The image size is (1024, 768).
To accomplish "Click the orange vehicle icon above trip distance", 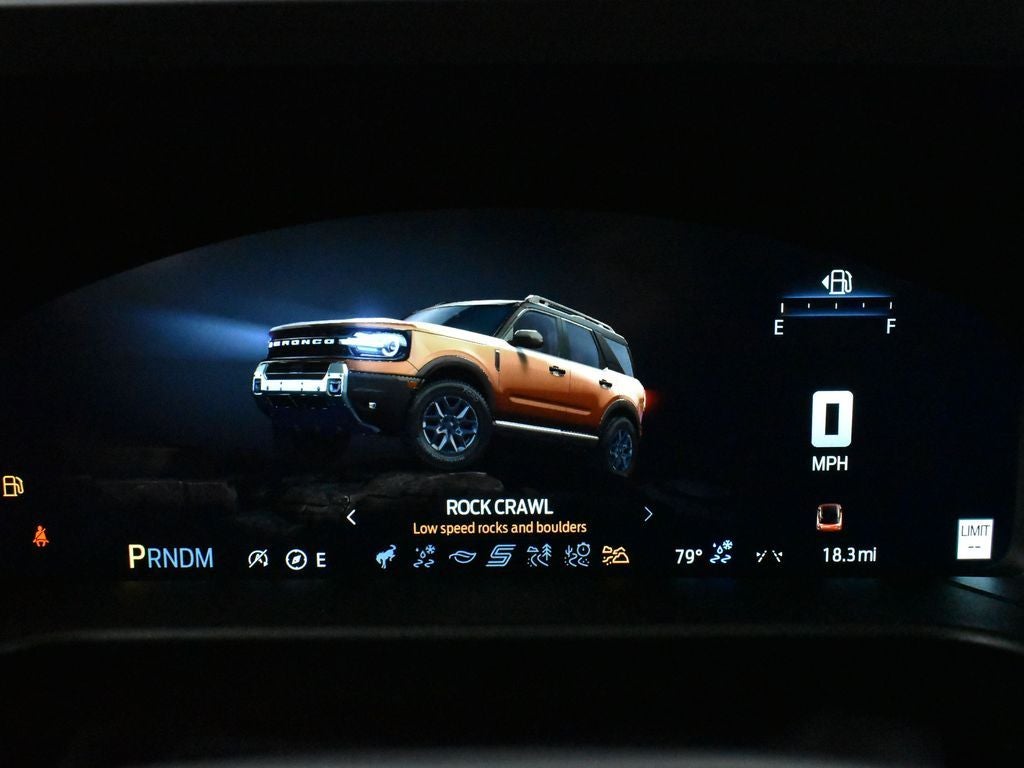I will tap(829, 516).
